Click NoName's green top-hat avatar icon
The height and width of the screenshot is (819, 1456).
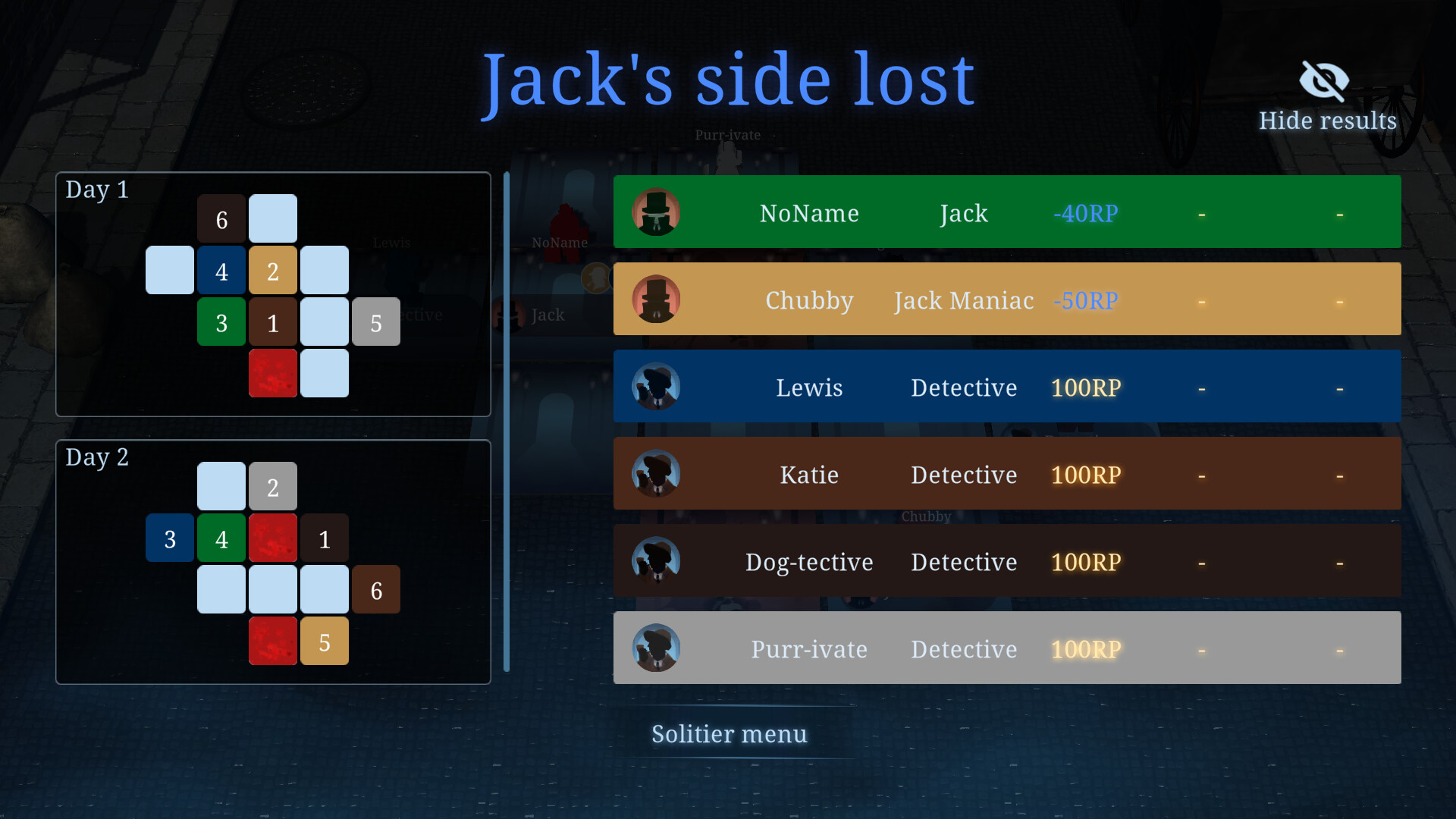(x=656, y=212)
